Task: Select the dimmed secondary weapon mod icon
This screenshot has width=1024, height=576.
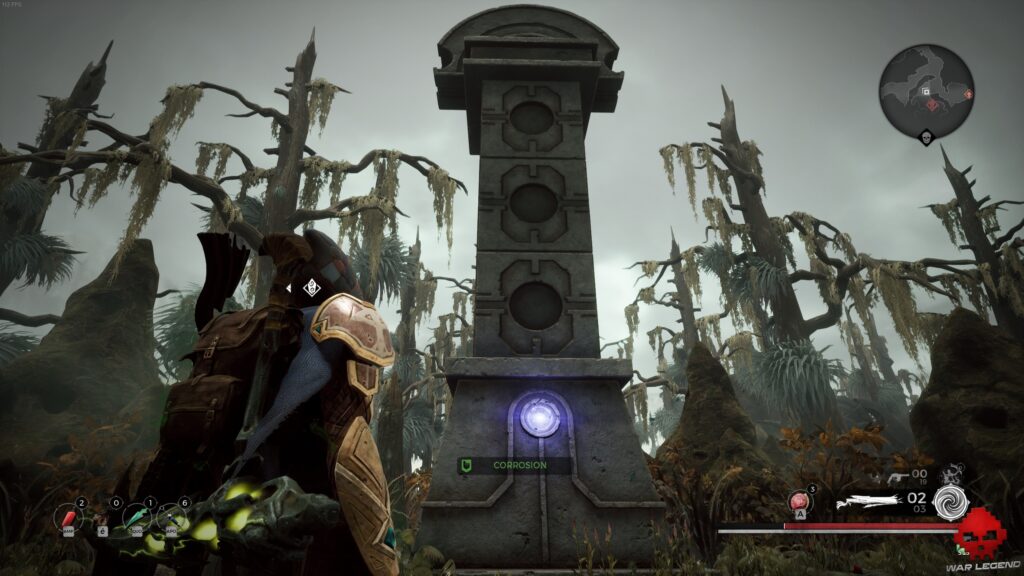Action: point(952,472)
